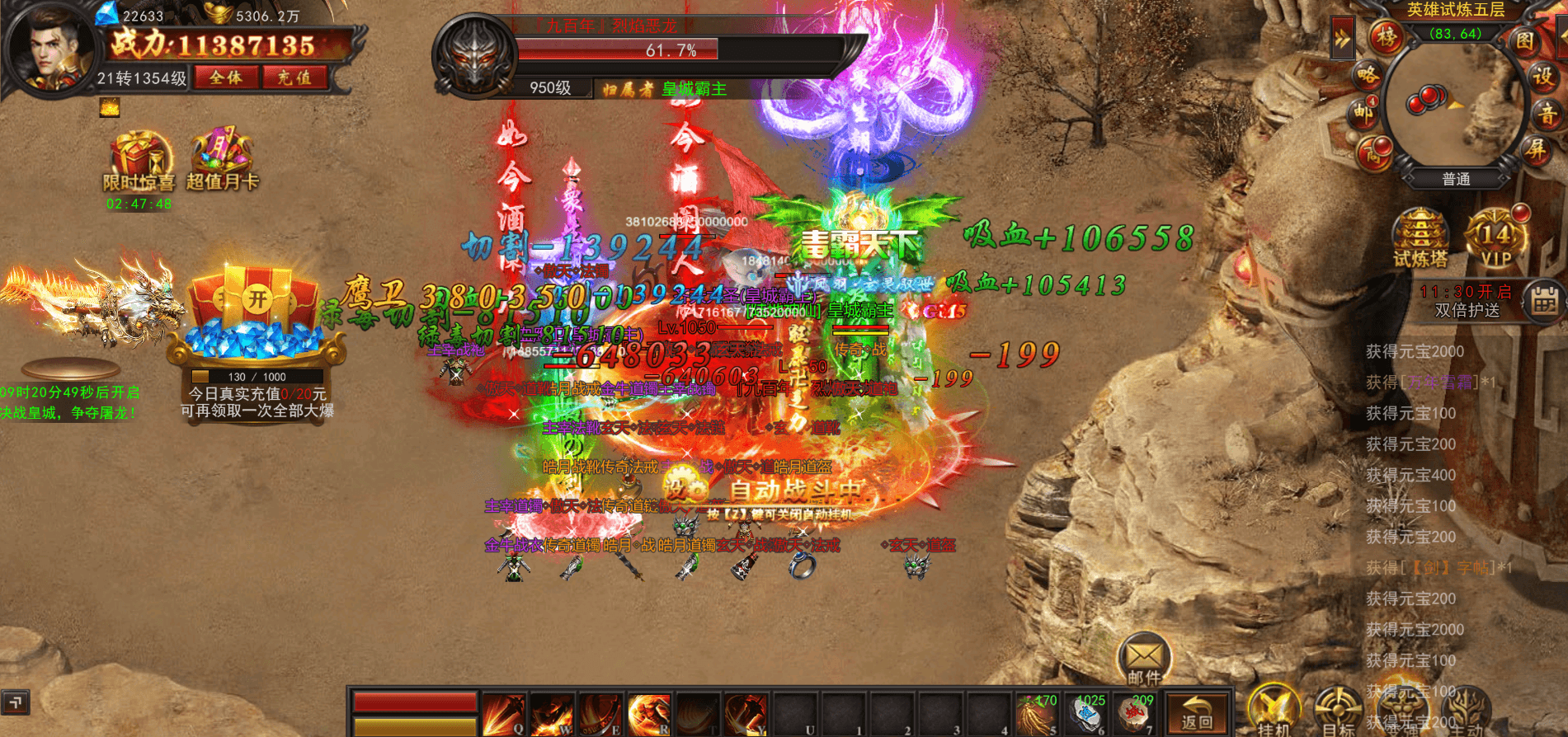The height and width of the screenshot is (737, 1568).
Task: Click the 略 strategy button by minimap
Action: [1367, 76]
